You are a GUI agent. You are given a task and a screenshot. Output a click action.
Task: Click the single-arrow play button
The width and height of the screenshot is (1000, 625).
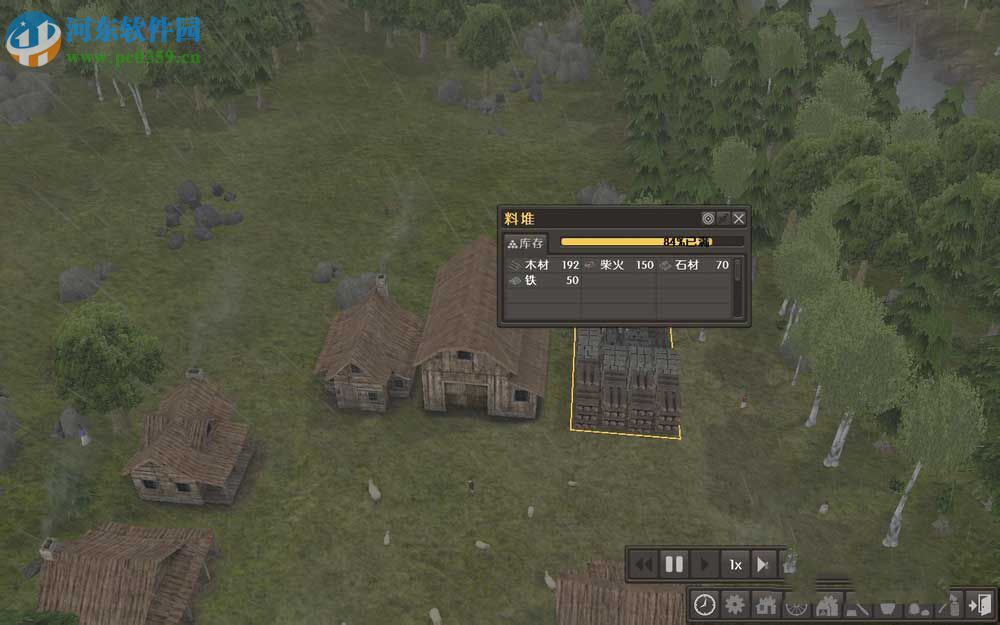tap(704, 565)
